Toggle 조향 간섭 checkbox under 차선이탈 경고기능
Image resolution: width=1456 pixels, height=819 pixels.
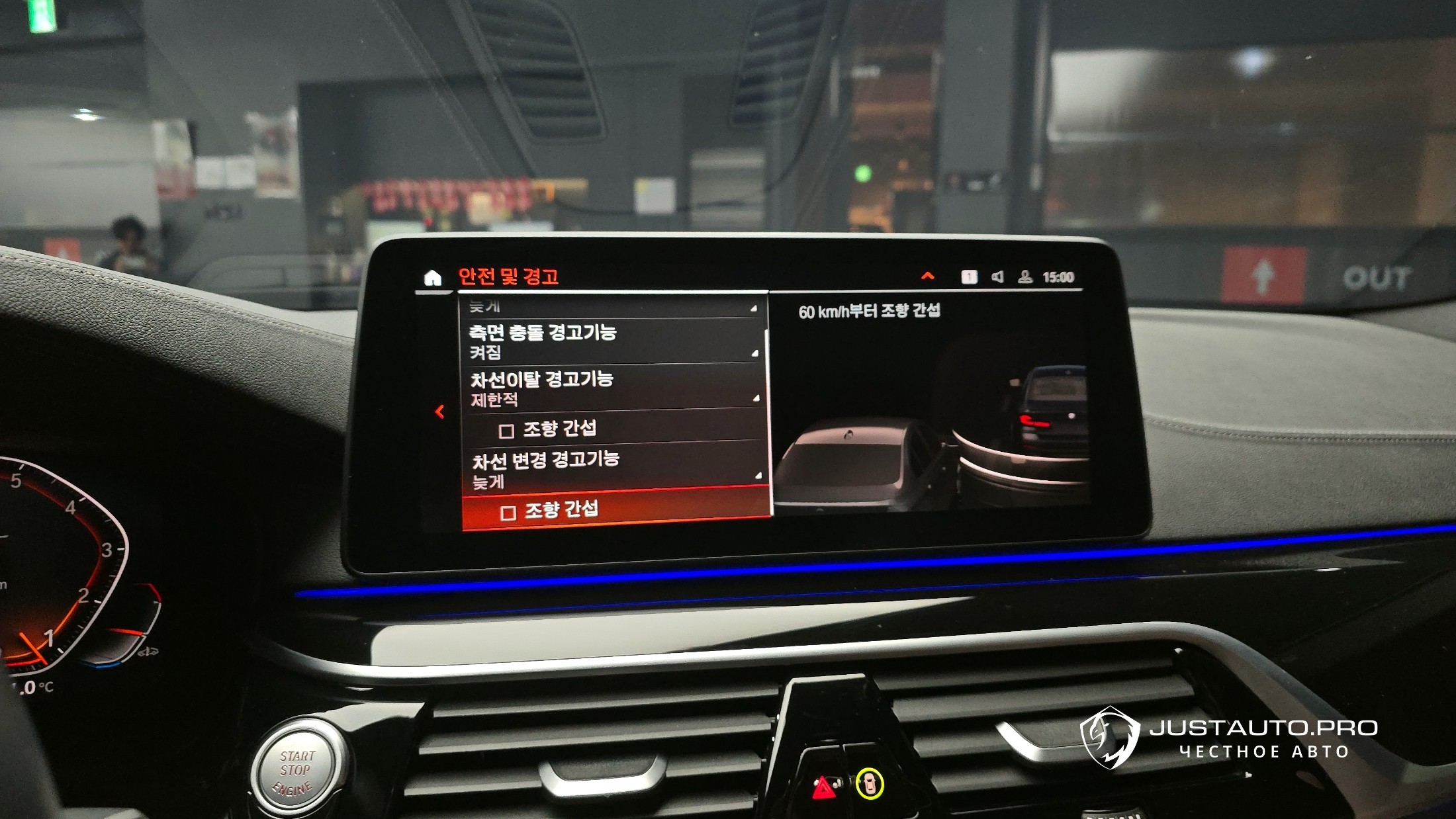(x=506, y=431)
